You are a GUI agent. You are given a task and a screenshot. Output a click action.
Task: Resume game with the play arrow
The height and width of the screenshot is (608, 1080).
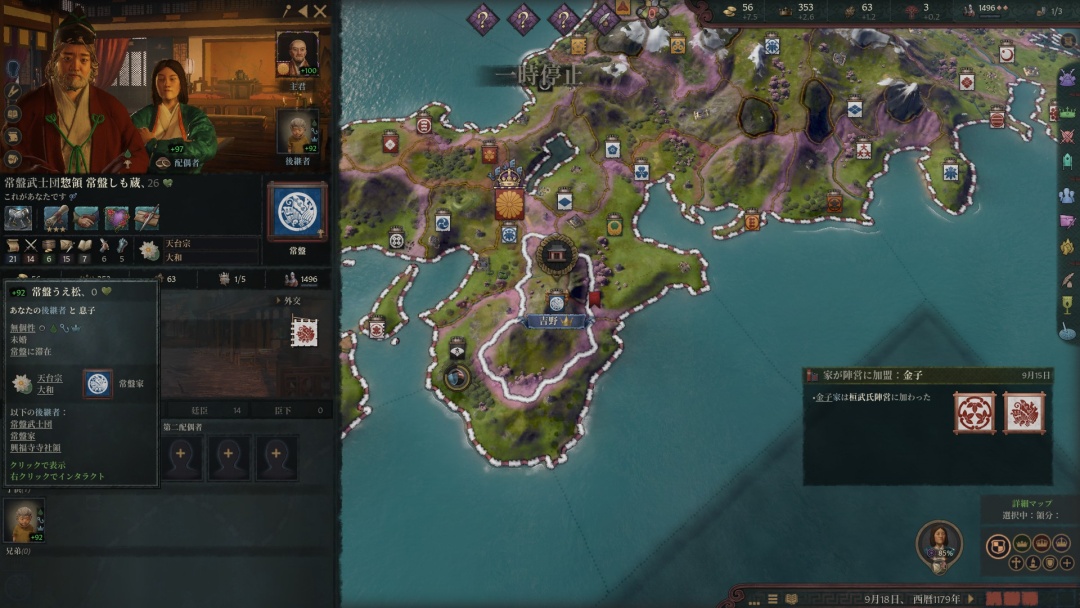pos(970,598)
